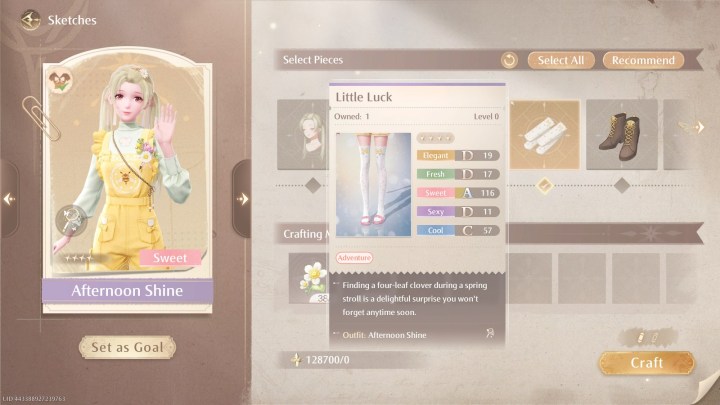Image resolution: width=720 pixels, height=405 pixels.
Task: Switch to the next sketch outfit
Action: (242, 199)
